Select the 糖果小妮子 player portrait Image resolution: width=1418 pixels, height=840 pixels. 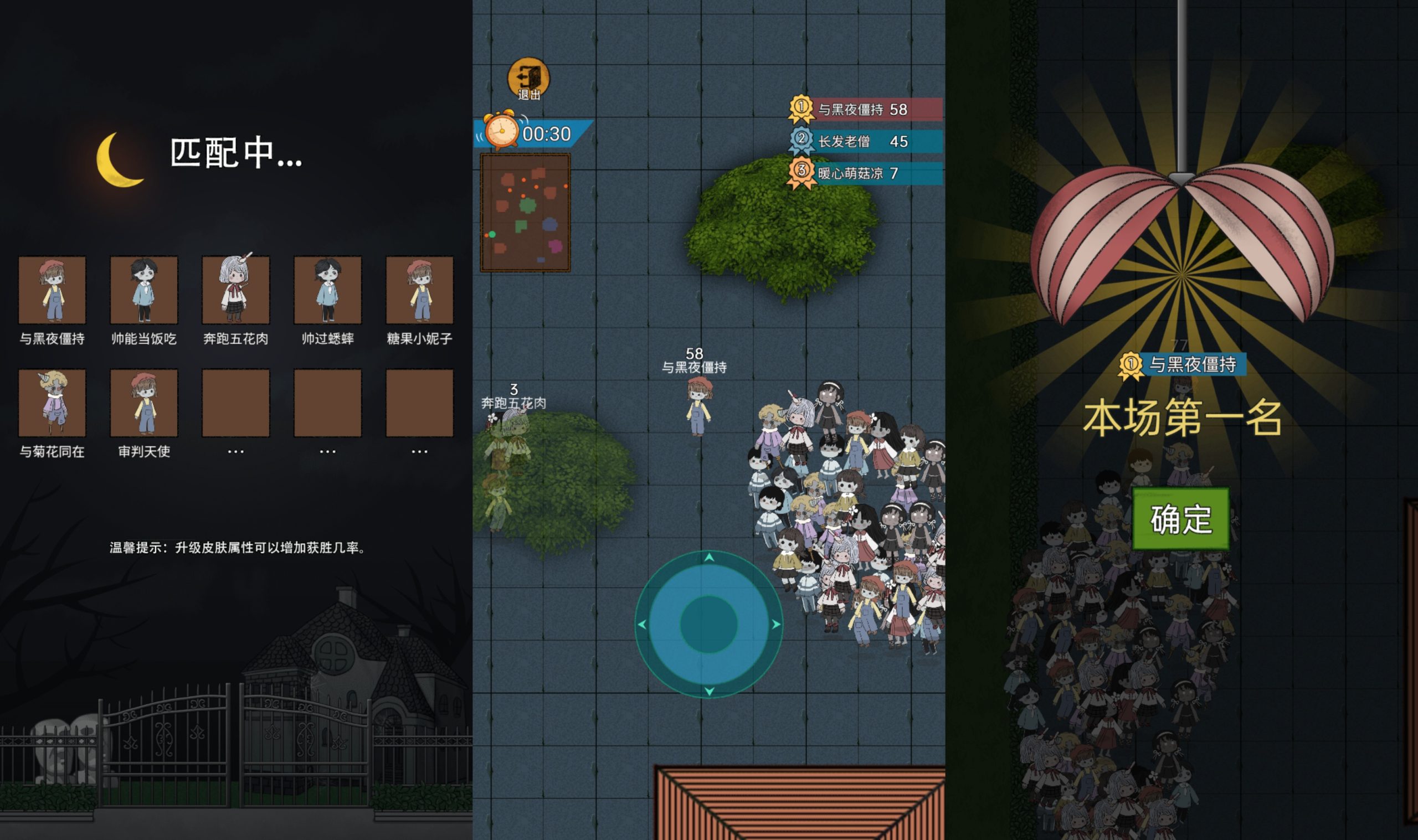coord(419,290)
